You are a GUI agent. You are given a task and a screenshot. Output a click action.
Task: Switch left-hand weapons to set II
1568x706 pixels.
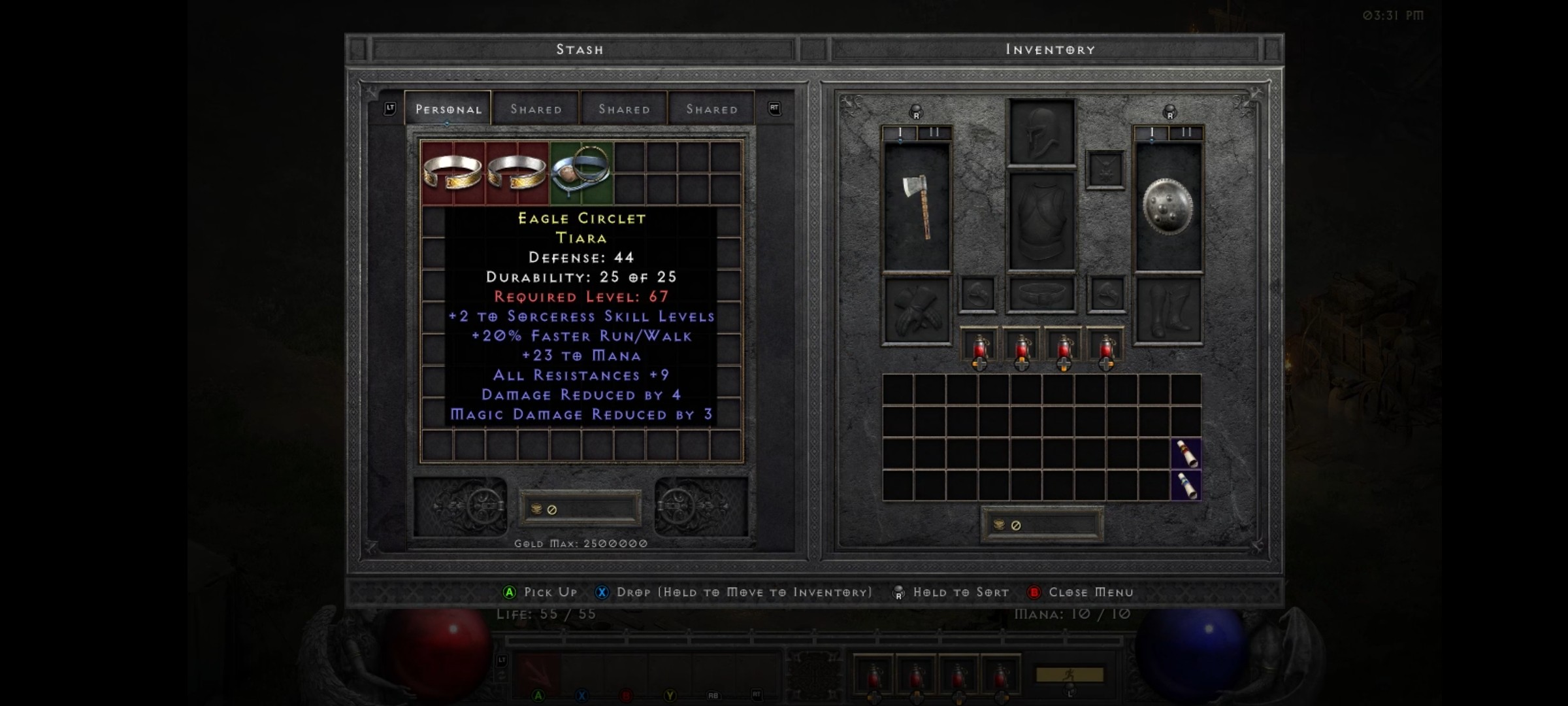click(934, 131)
